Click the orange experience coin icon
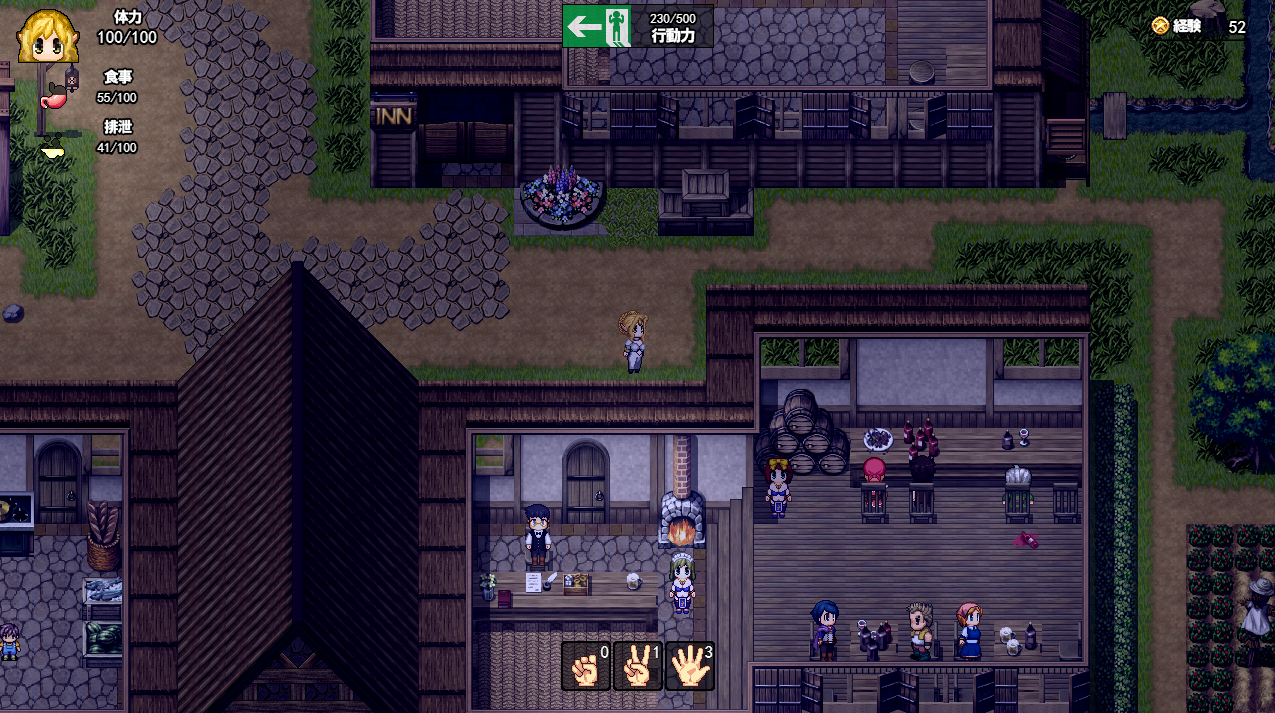 tap(1160, 26)
